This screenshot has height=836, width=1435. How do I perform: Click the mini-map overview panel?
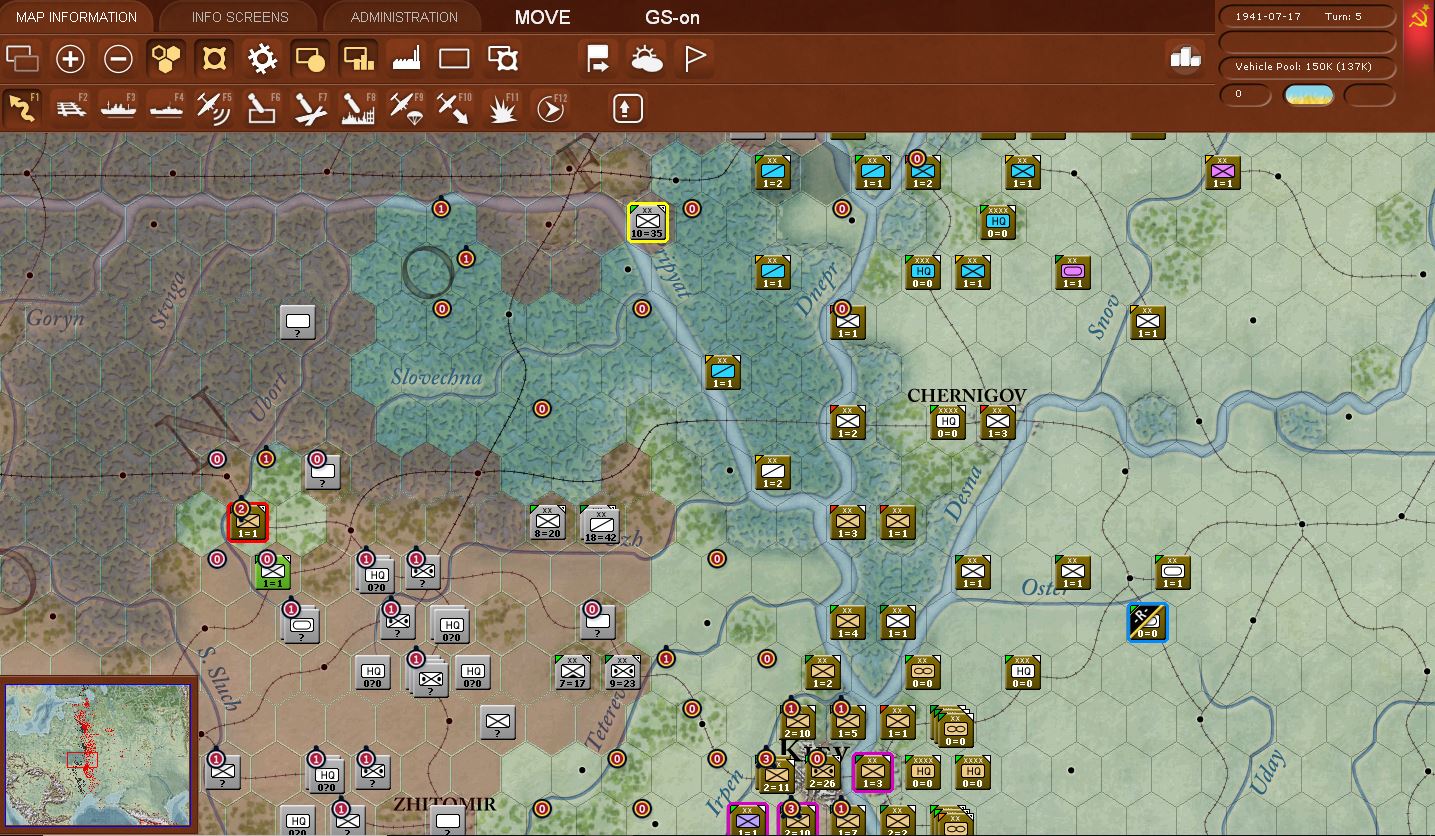pos(98,753)
